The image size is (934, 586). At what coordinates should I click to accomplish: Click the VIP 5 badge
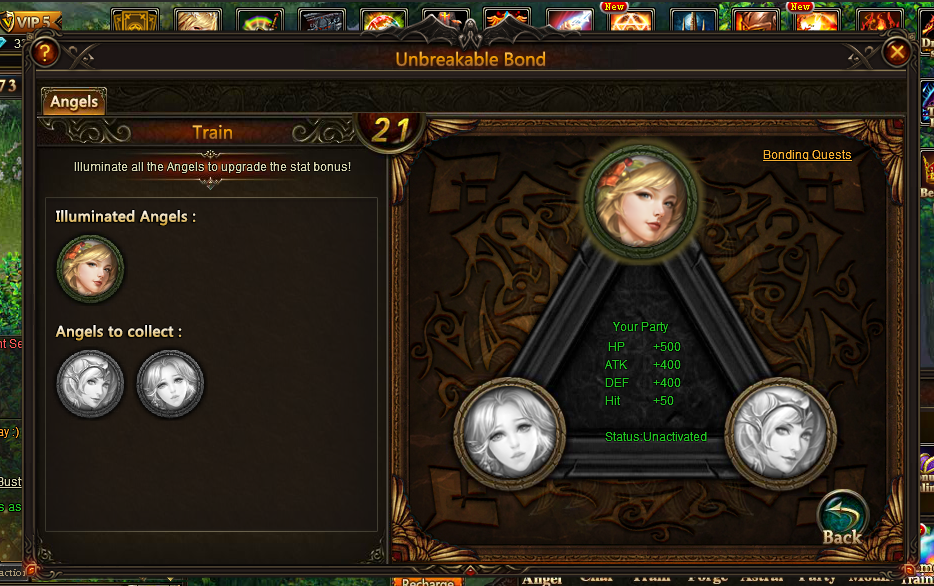coord(34,20)
